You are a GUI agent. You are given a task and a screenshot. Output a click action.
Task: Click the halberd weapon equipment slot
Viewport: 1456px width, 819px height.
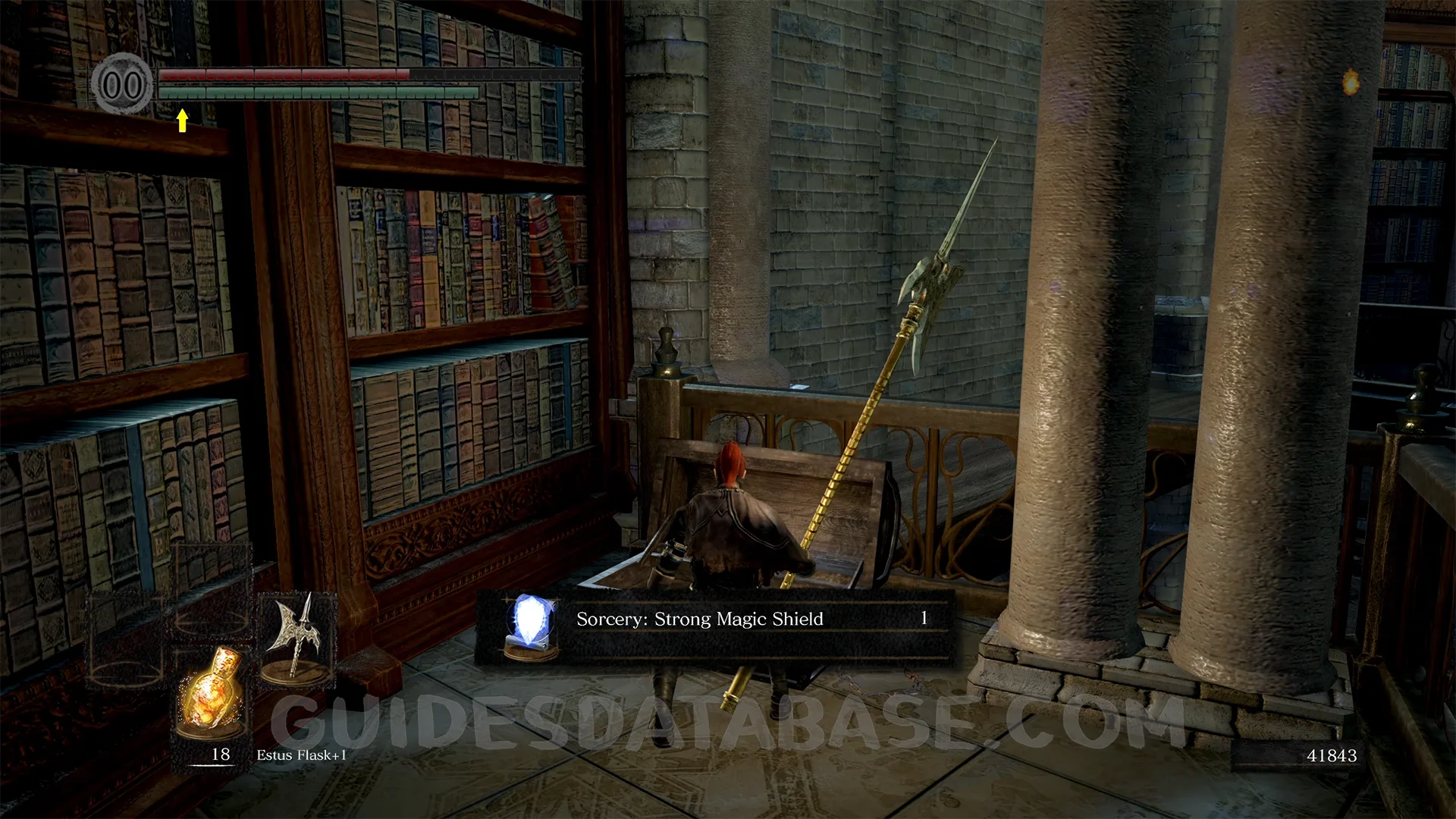point(298,639)
